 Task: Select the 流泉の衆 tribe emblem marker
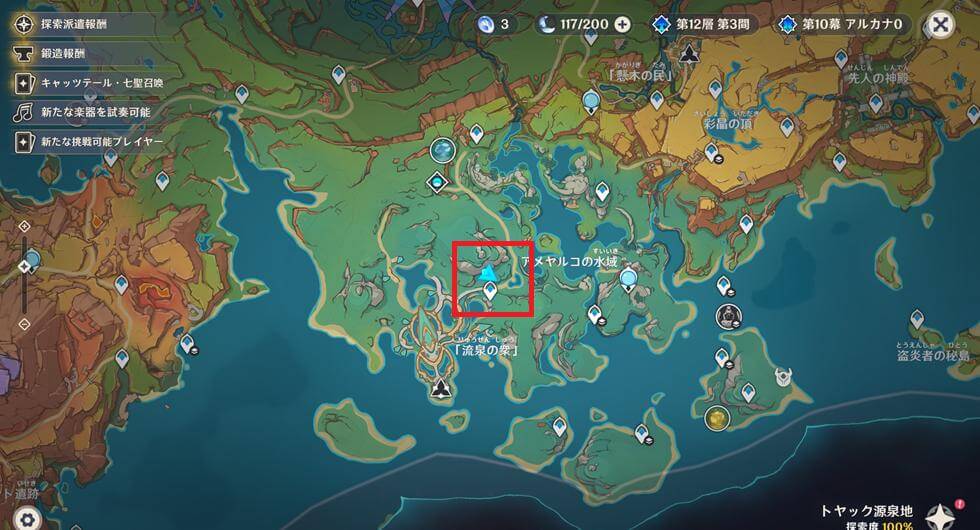(439, 389)
